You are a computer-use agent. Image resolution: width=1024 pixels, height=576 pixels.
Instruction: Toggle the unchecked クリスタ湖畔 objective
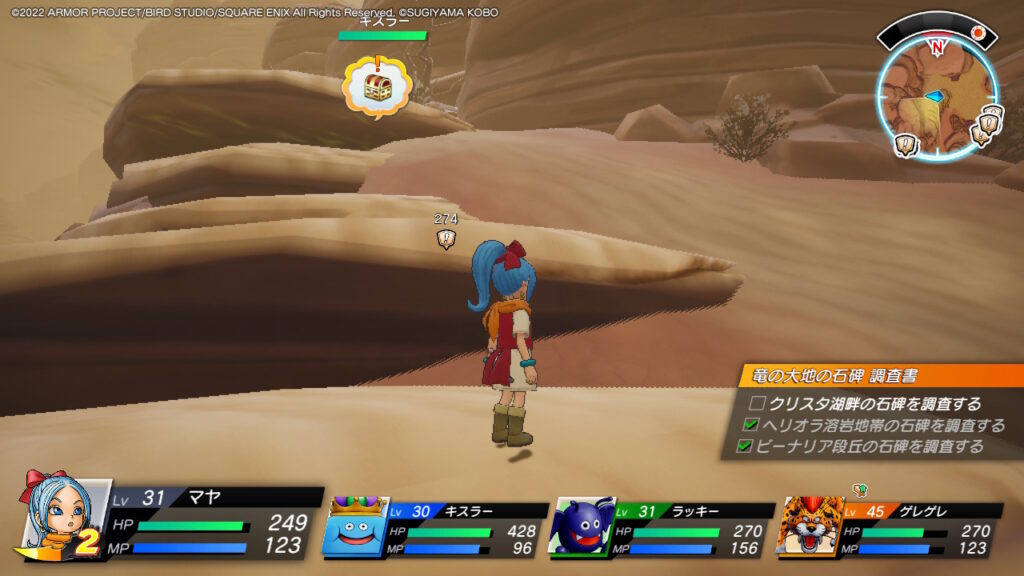click(758, 404)
